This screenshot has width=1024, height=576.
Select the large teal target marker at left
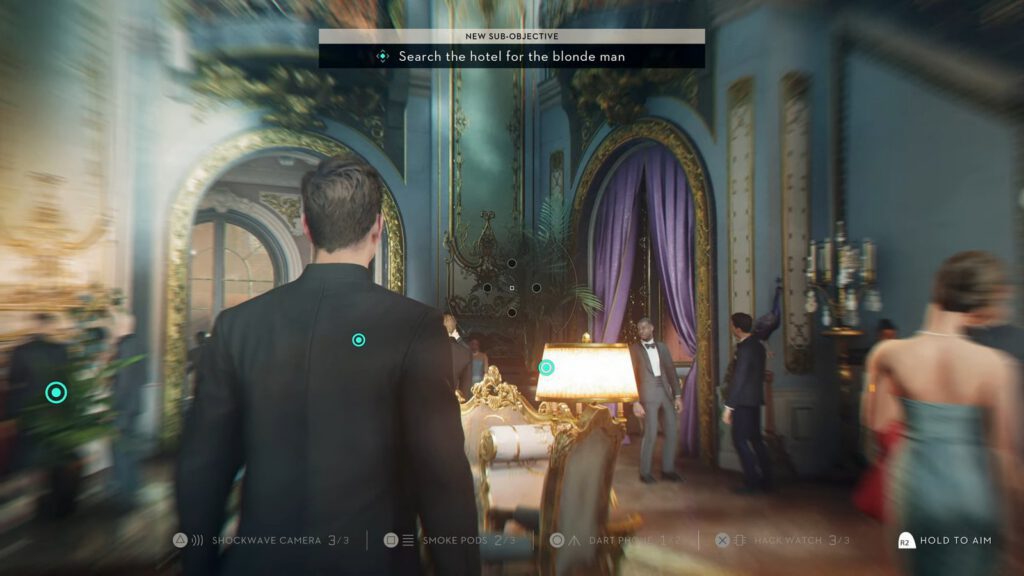(56, 393)
